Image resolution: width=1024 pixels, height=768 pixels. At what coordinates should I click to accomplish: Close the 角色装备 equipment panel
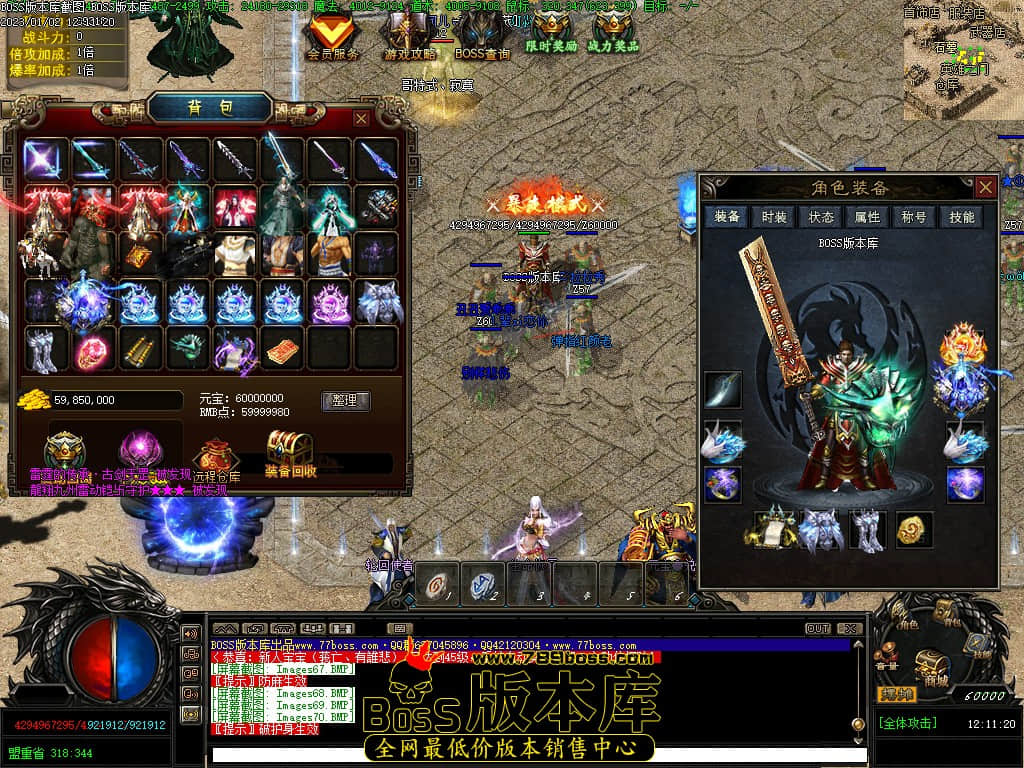point(986,187)
